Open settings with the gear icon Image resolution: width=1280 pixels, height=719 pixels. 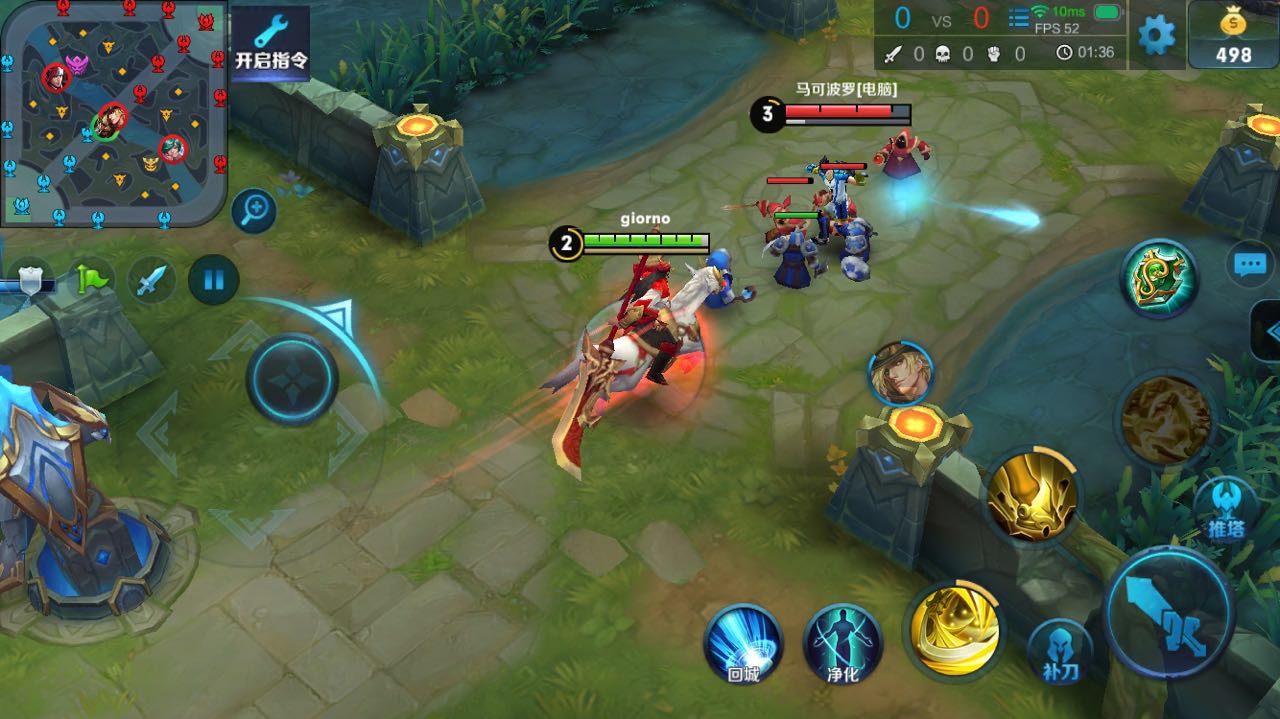(1157, 35)
